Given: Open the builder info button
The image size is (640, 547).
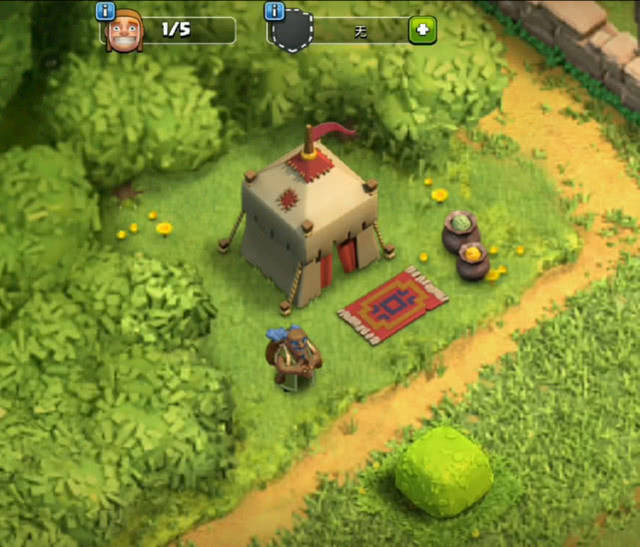Looking at the screenshot, I should 105,11.
